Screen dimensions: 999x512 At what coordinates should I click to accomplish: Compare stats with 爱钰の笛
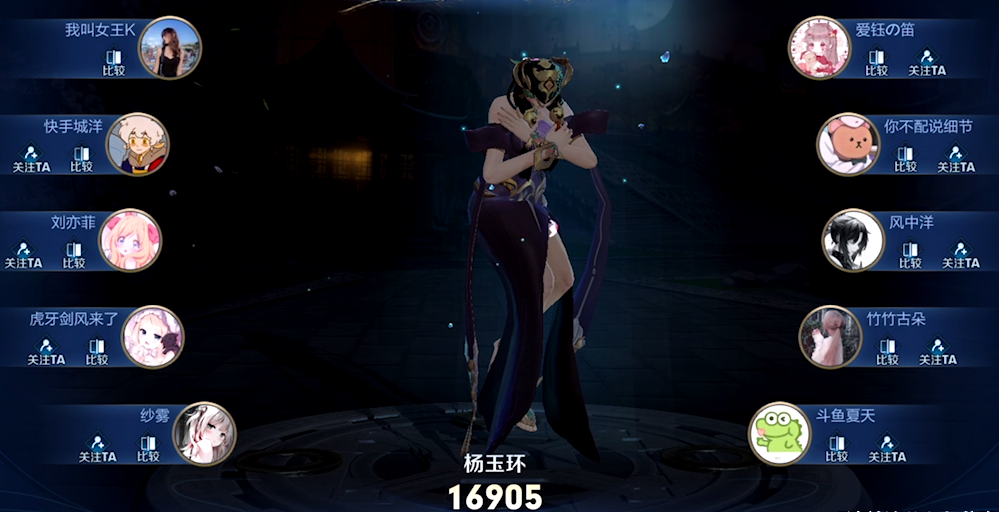876,63
